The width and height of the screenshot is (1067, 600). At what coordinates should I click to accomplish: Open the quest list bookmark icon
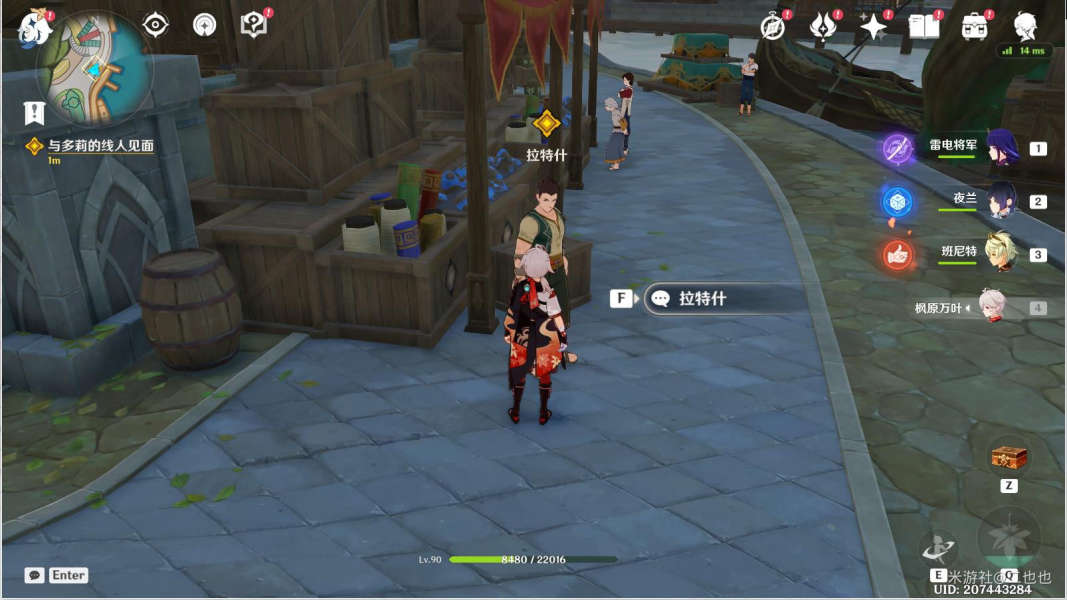tap(36, 113)
